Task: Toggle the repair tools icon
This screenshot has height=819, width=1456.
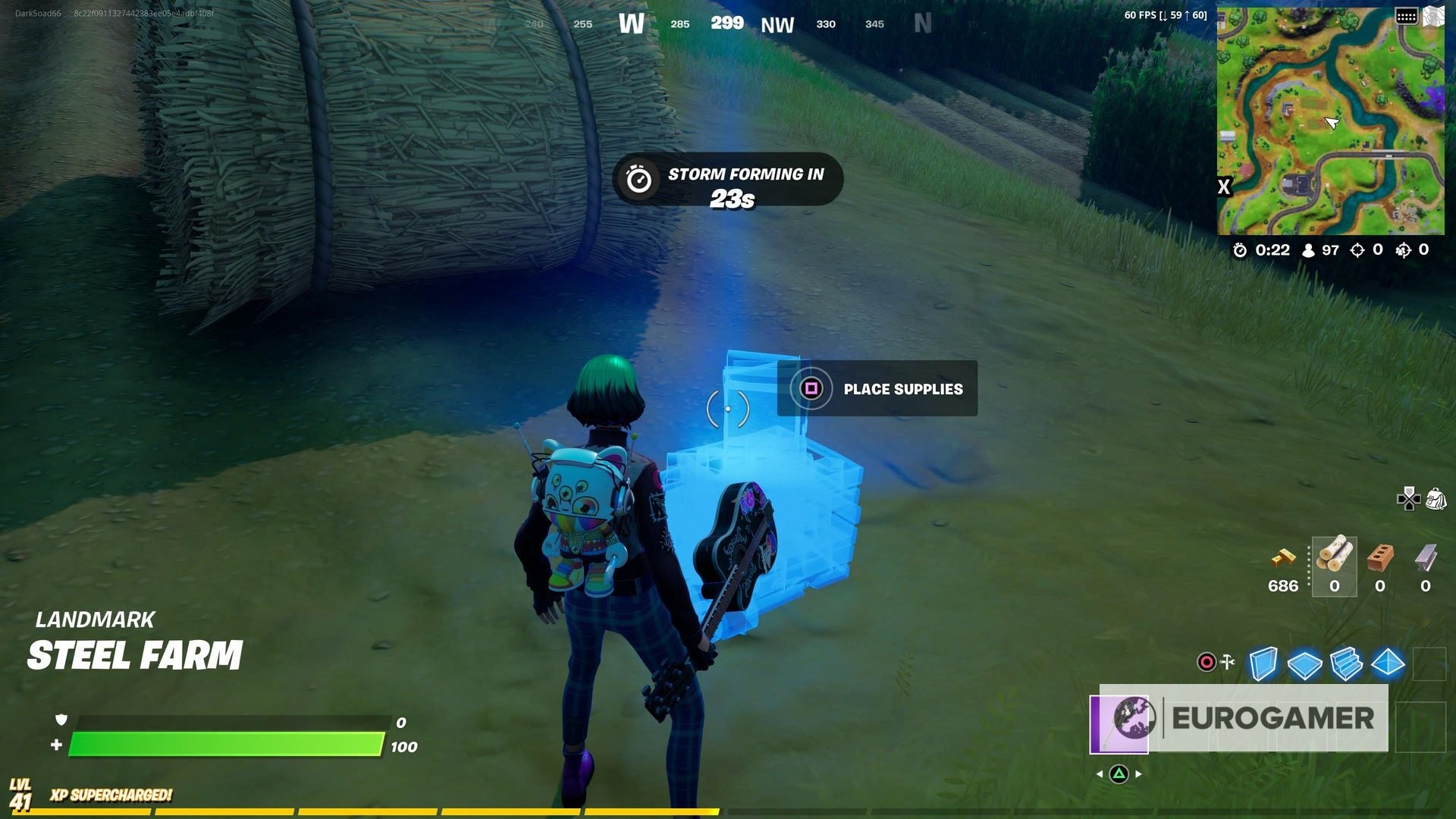Action: 1226,661
